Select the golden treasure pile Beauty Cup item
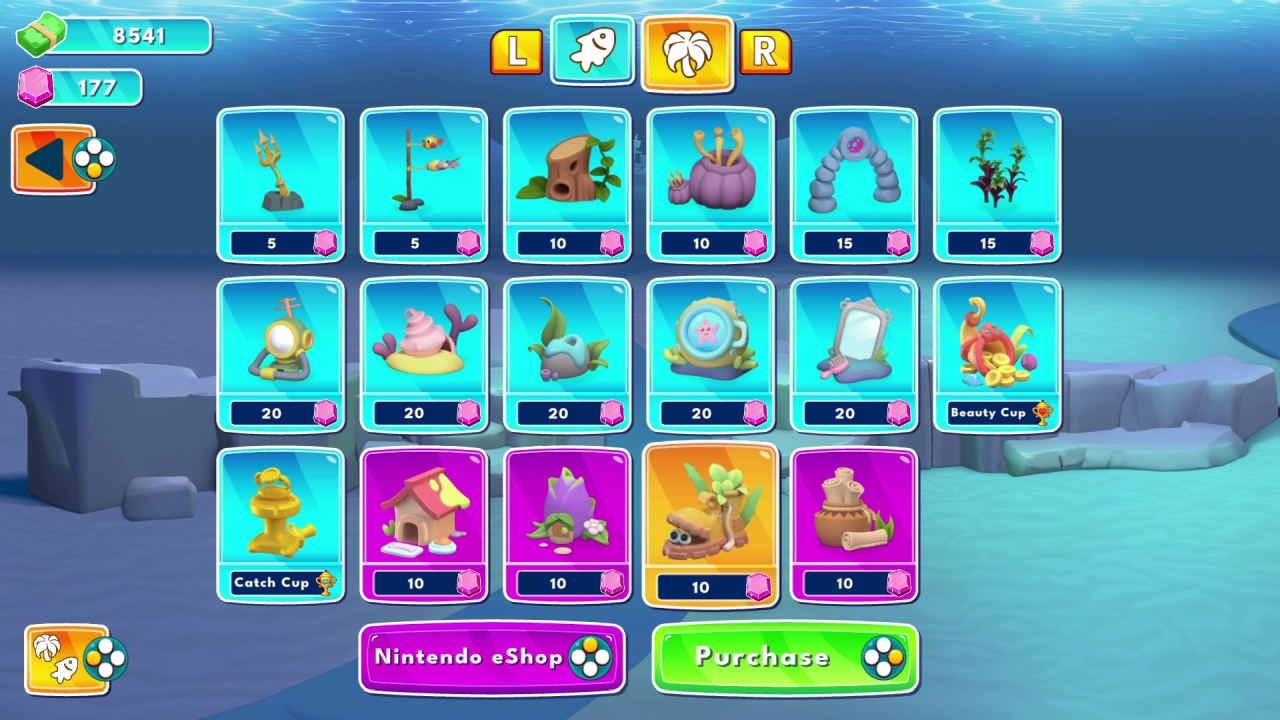Image resolution: width=1280 pixels, height=720 pixels. (x=997, y=350)
